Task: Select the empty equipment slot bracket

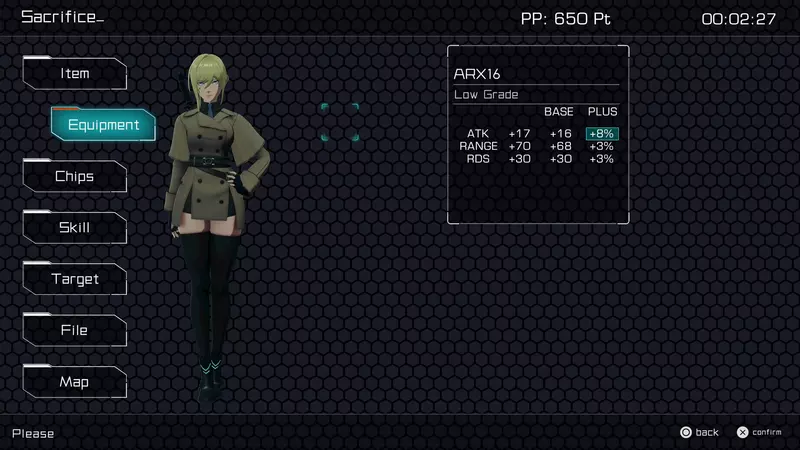Action: click(x=340, y=122)
